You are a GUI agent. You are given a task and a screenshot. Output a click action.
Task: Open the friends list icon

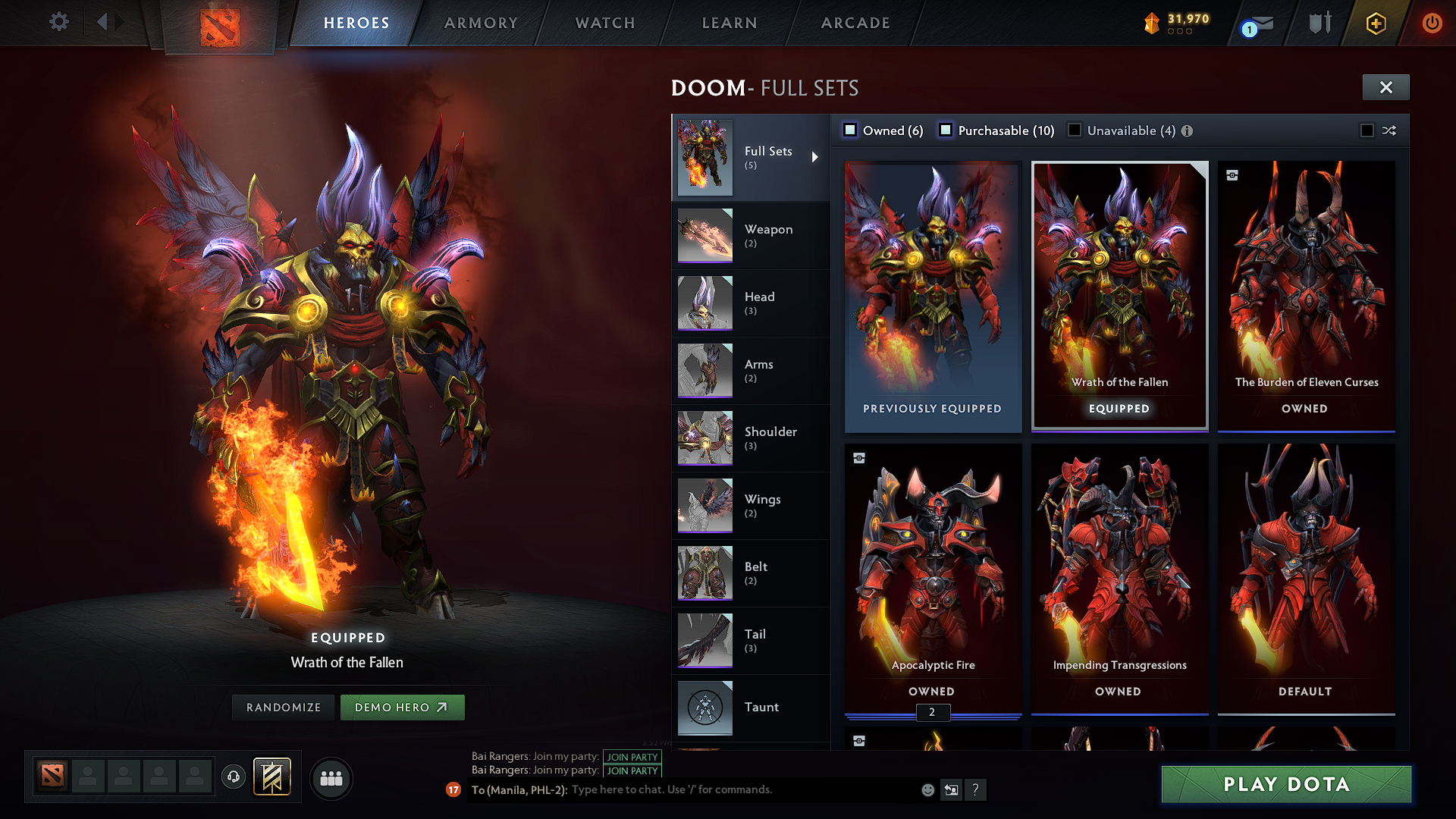pos(331,778)
